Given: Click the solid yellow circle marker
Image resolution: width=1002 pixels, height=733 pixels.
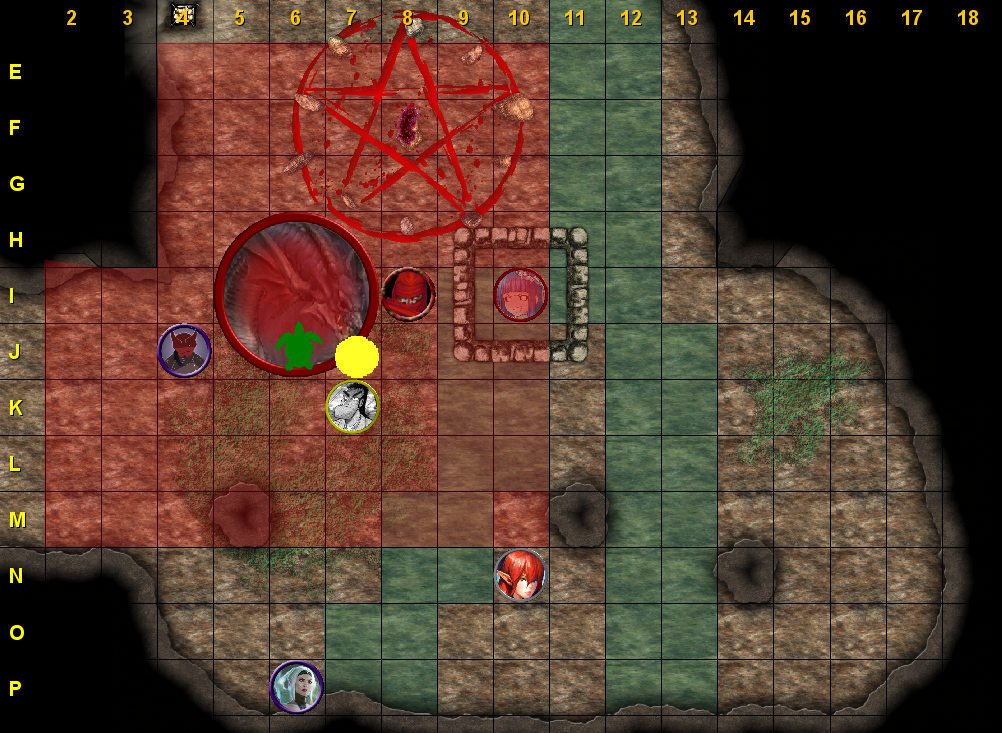Looking at the screenshot, I should 357,356.
